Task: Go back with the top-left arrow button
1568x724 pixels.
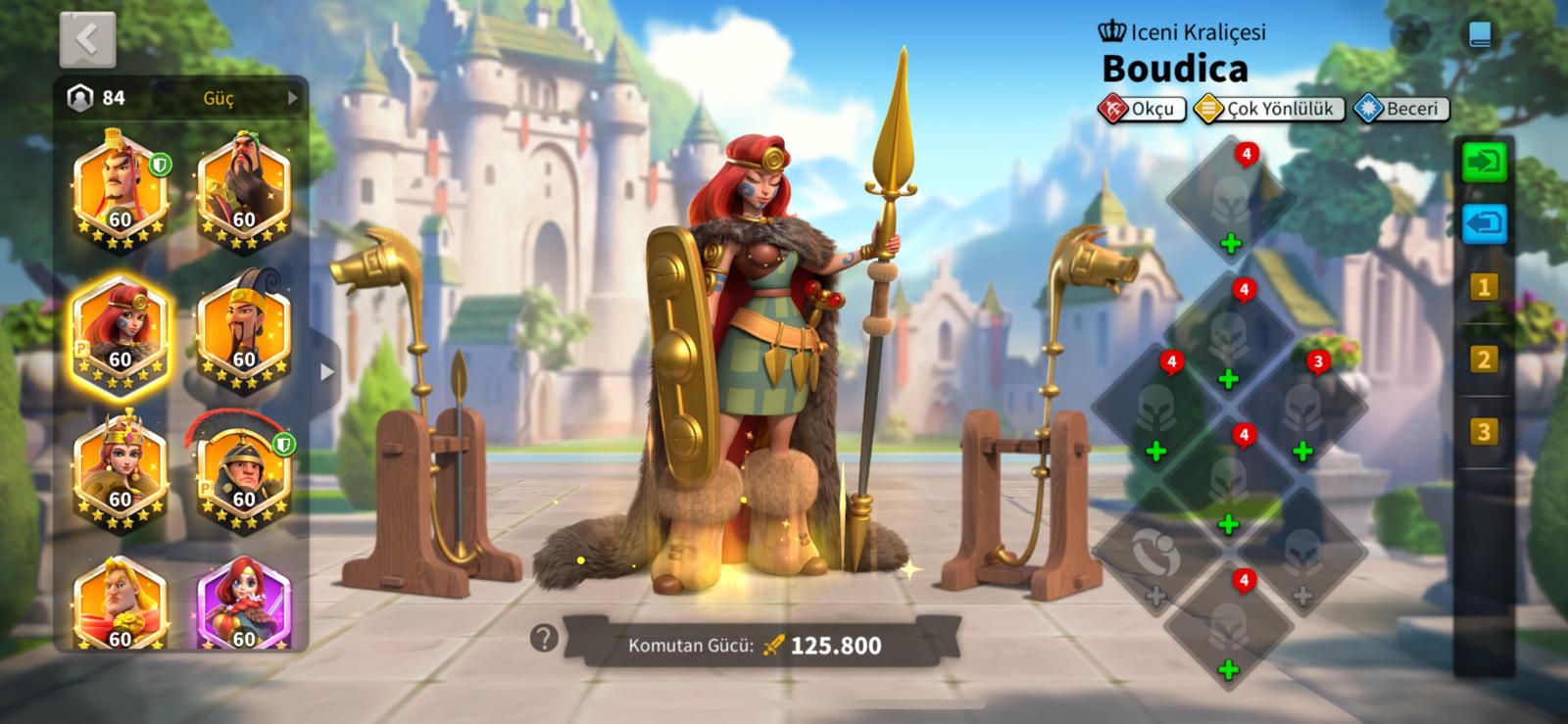Action: coord(87,40)
